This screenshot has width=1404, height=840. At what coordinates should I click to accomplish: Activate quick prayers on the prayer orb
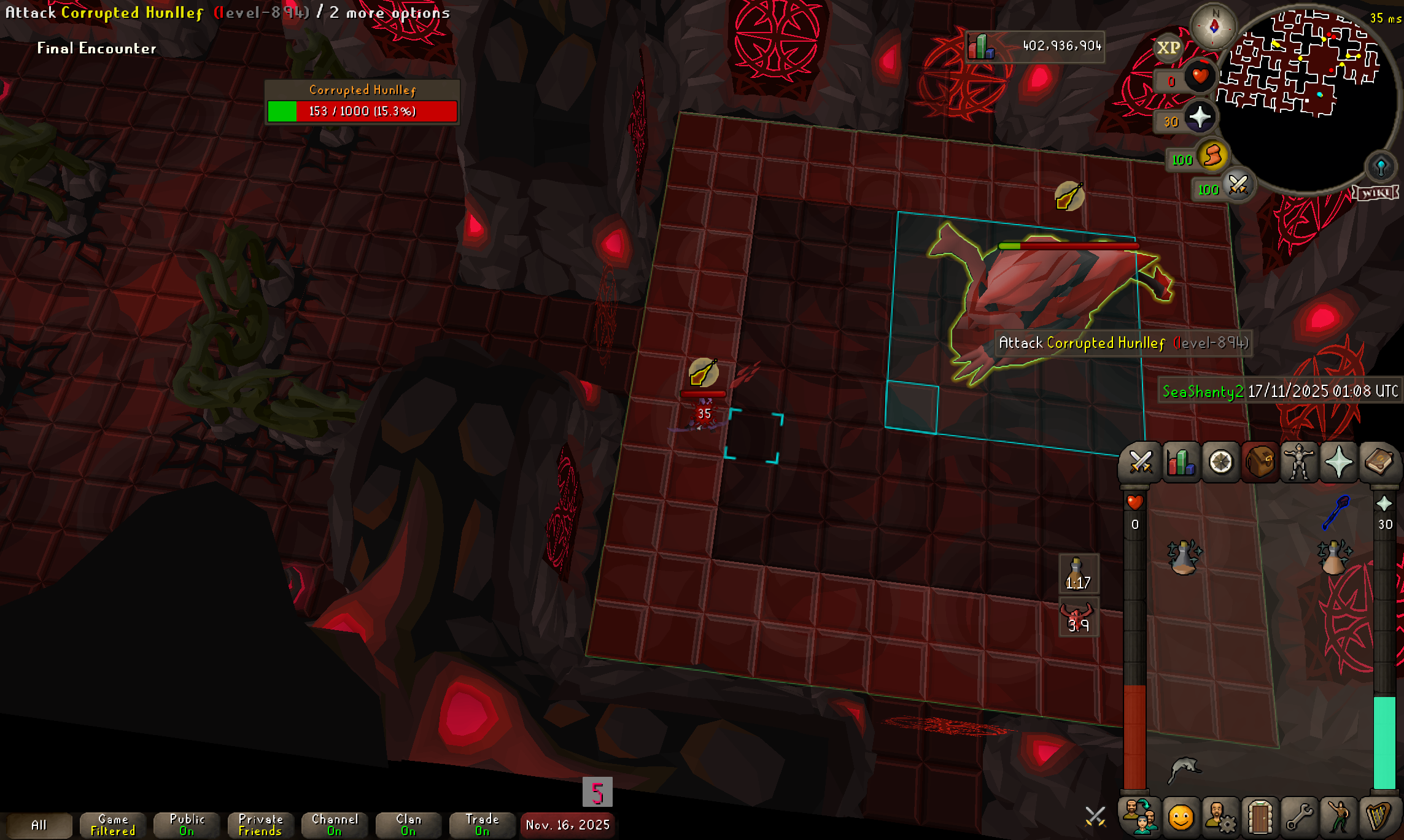1200,117
